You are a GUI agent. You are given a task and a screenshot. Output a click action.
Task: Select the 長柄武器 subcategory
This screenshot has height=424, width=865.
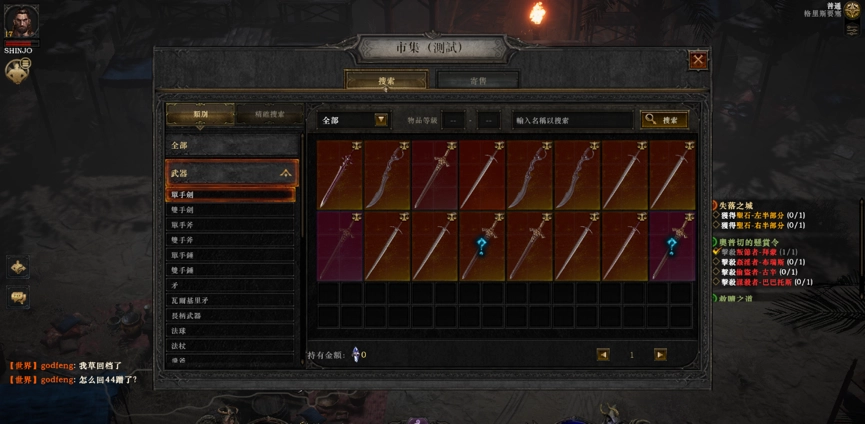(232, 315)
